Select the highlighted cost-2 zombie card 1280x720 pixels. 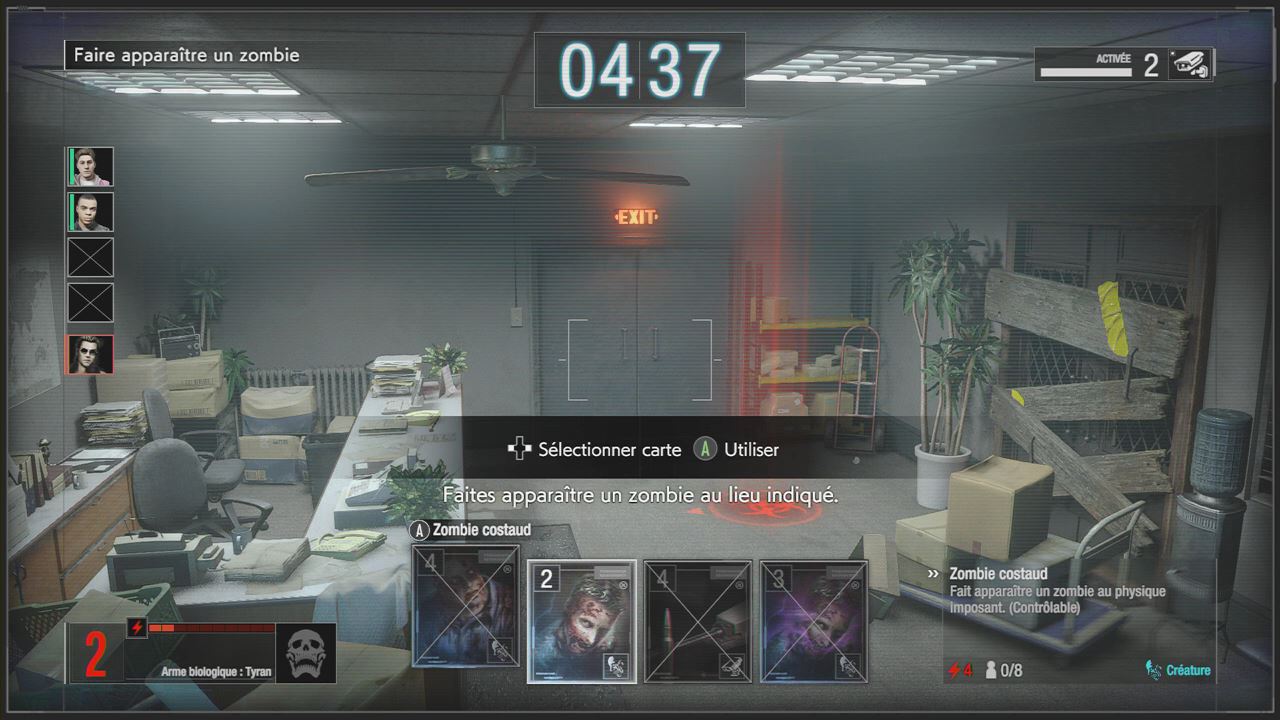coord(581,620)
